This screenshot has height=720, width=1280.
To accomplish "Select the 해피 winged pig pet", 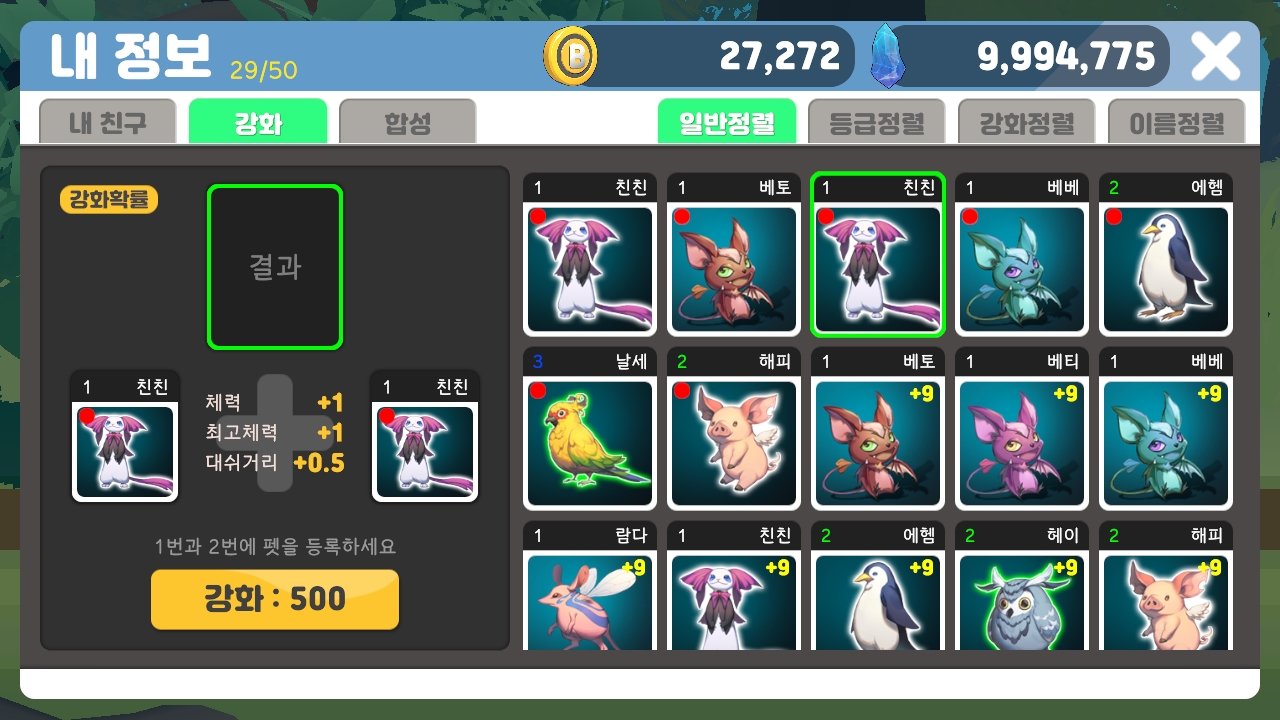I will 733,440.
